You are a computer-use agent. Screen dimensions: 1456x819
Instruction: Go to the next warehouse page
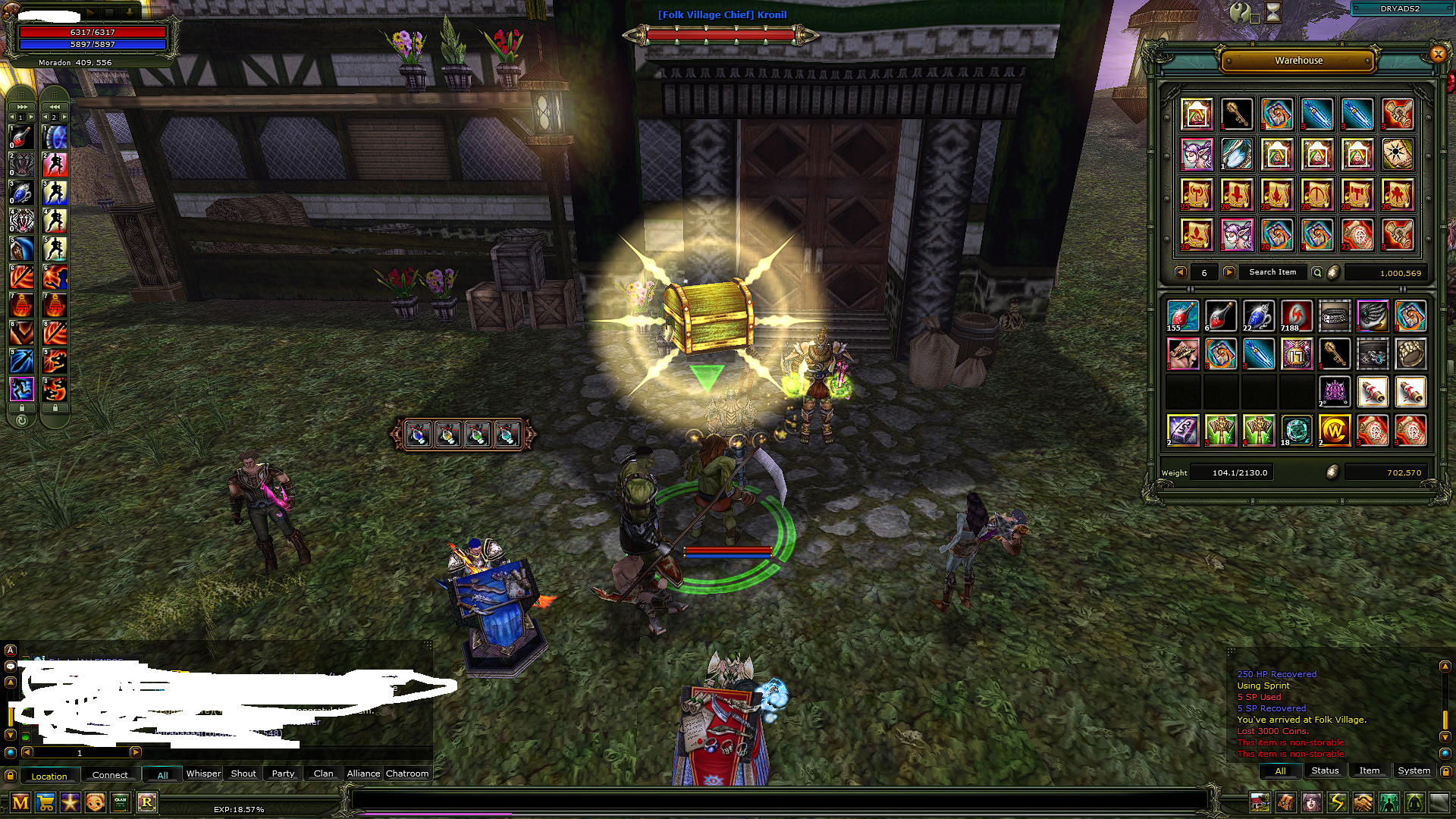(1229, 272)
